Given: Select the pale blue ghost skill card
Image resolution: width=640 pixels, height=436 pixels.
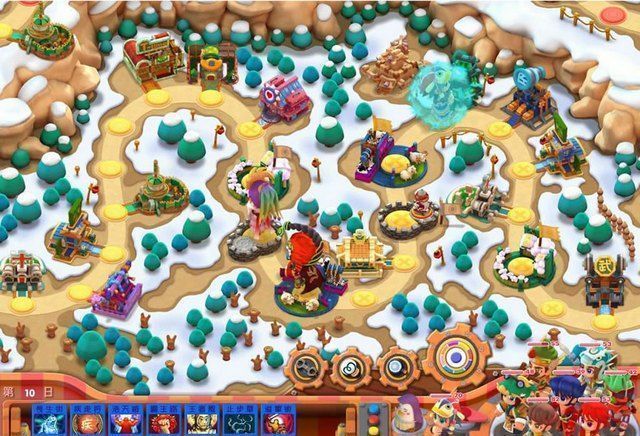Looking at the screenshot, I should tap(47, 422).
